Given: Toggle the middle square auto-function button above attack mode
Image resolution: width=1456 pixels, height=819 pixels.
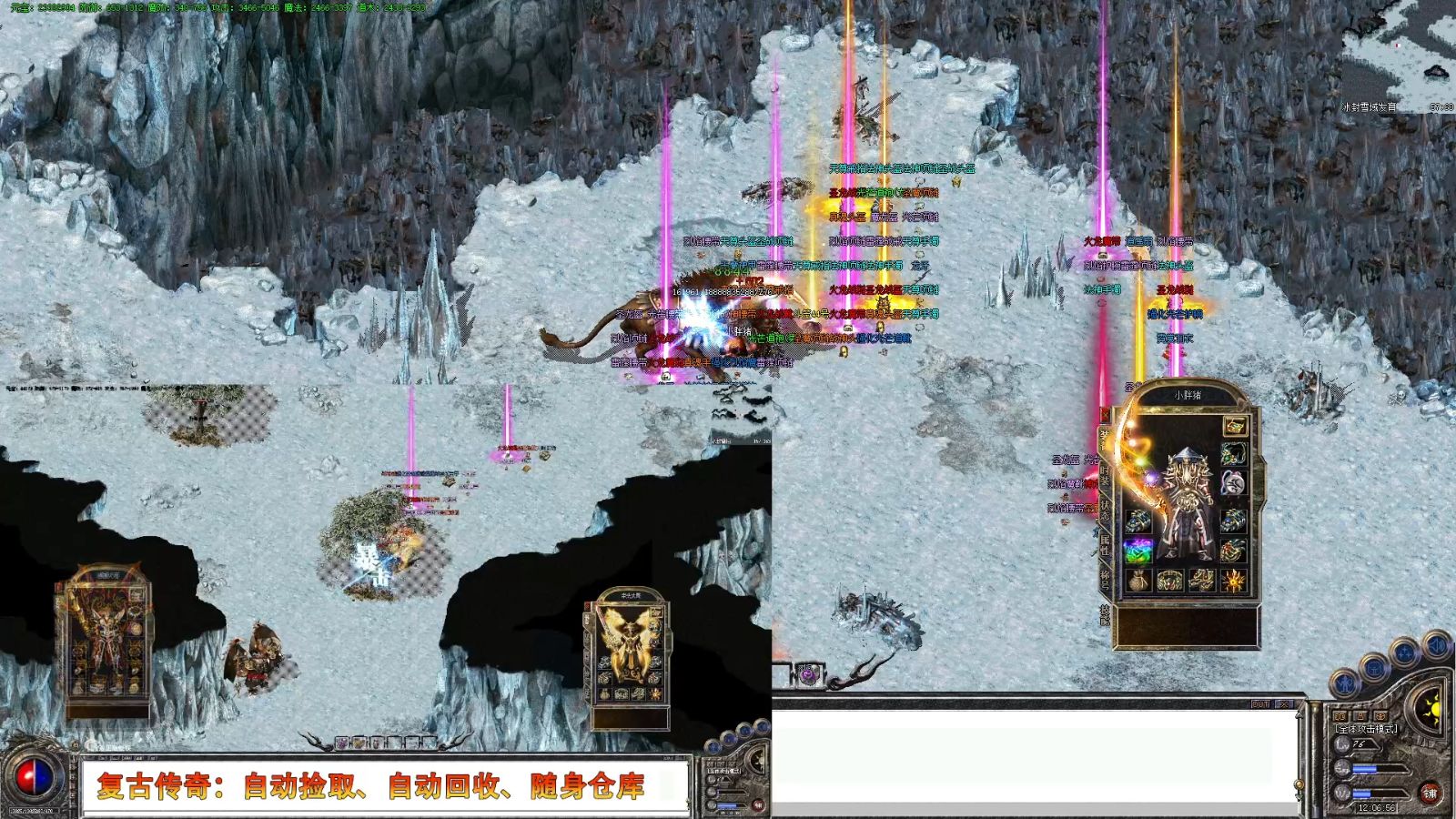Looking at the screenshot, I should pyautogui.click(x=1360, y=716).
